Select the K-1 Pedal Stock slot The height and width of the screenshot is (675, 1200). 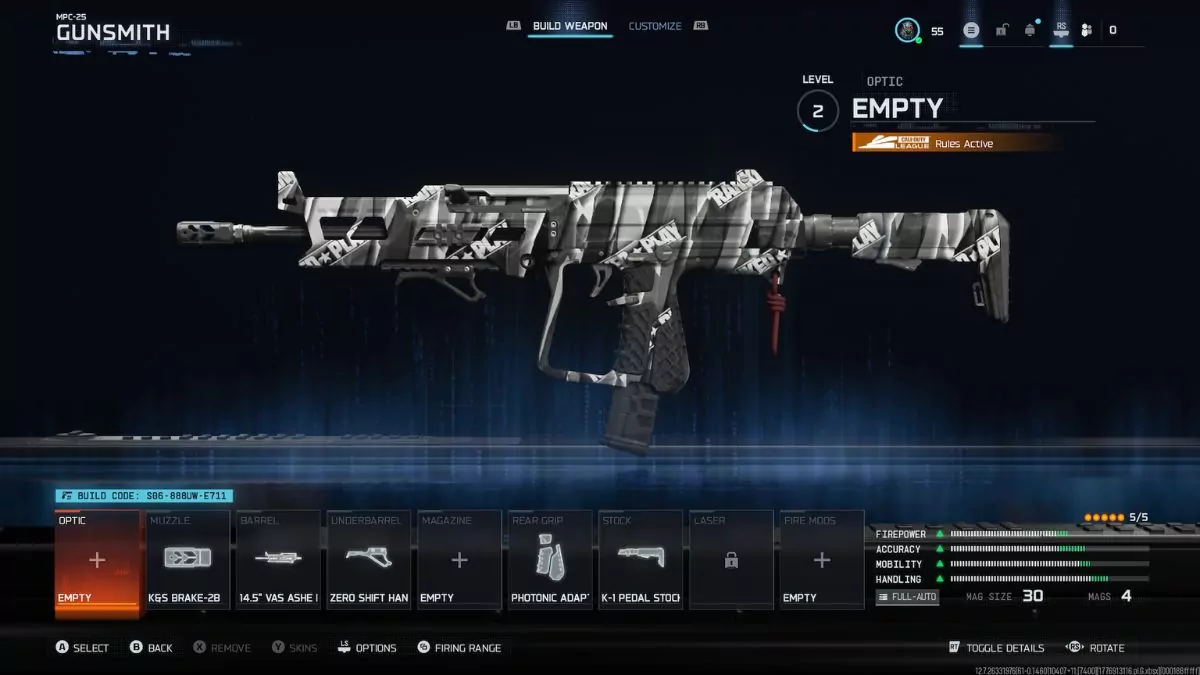[x=640, y=560]
